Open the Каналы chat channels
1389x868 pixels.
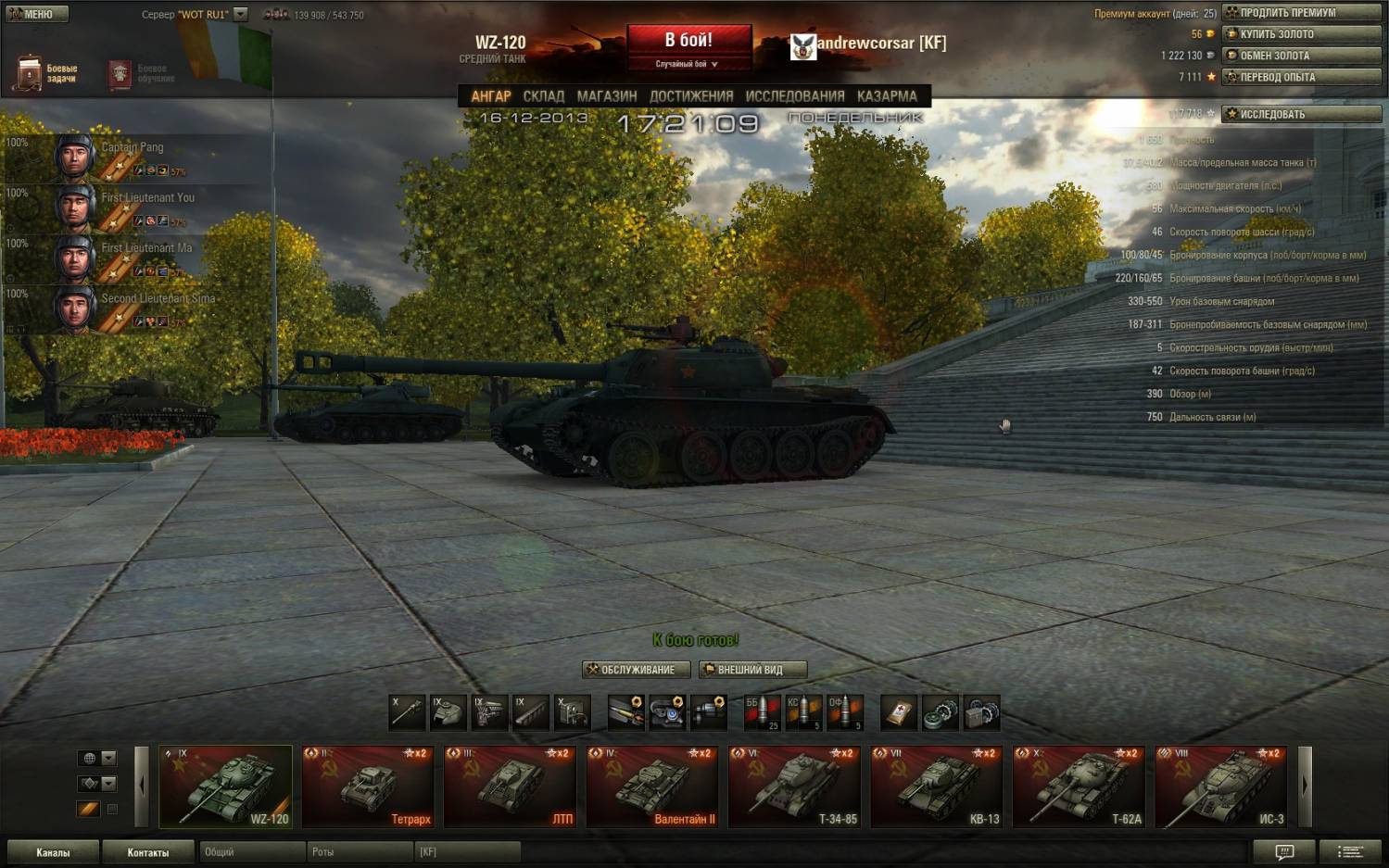(53, 852)
